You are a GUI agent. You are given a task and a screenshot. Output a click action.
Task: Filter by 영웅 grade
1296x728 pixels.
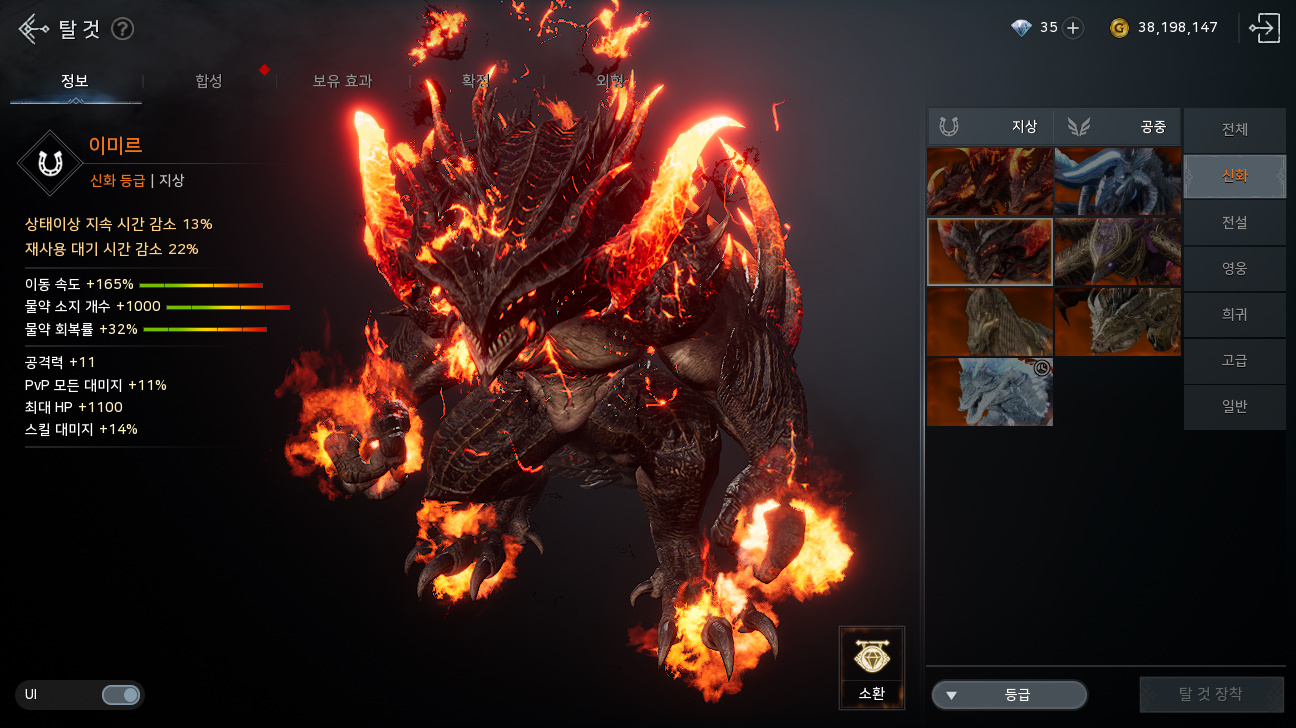pyautogui.click(x=1234, y=268)
